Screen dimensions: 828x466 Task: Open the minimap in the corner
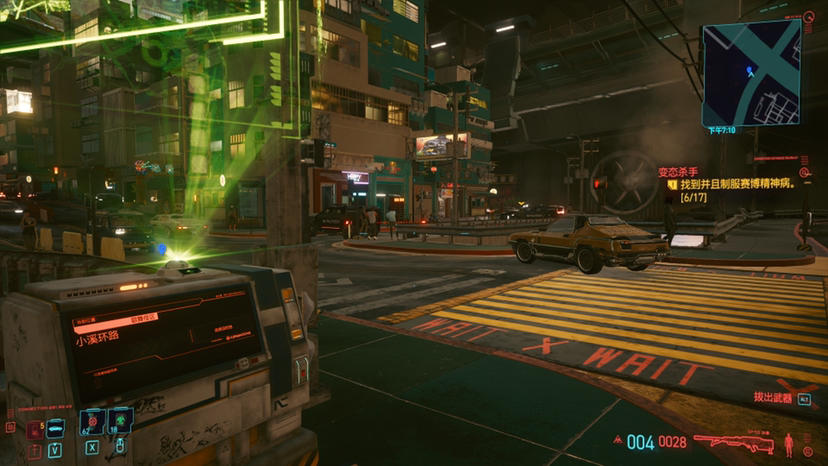pyautogui.click(x=750, y=73)
